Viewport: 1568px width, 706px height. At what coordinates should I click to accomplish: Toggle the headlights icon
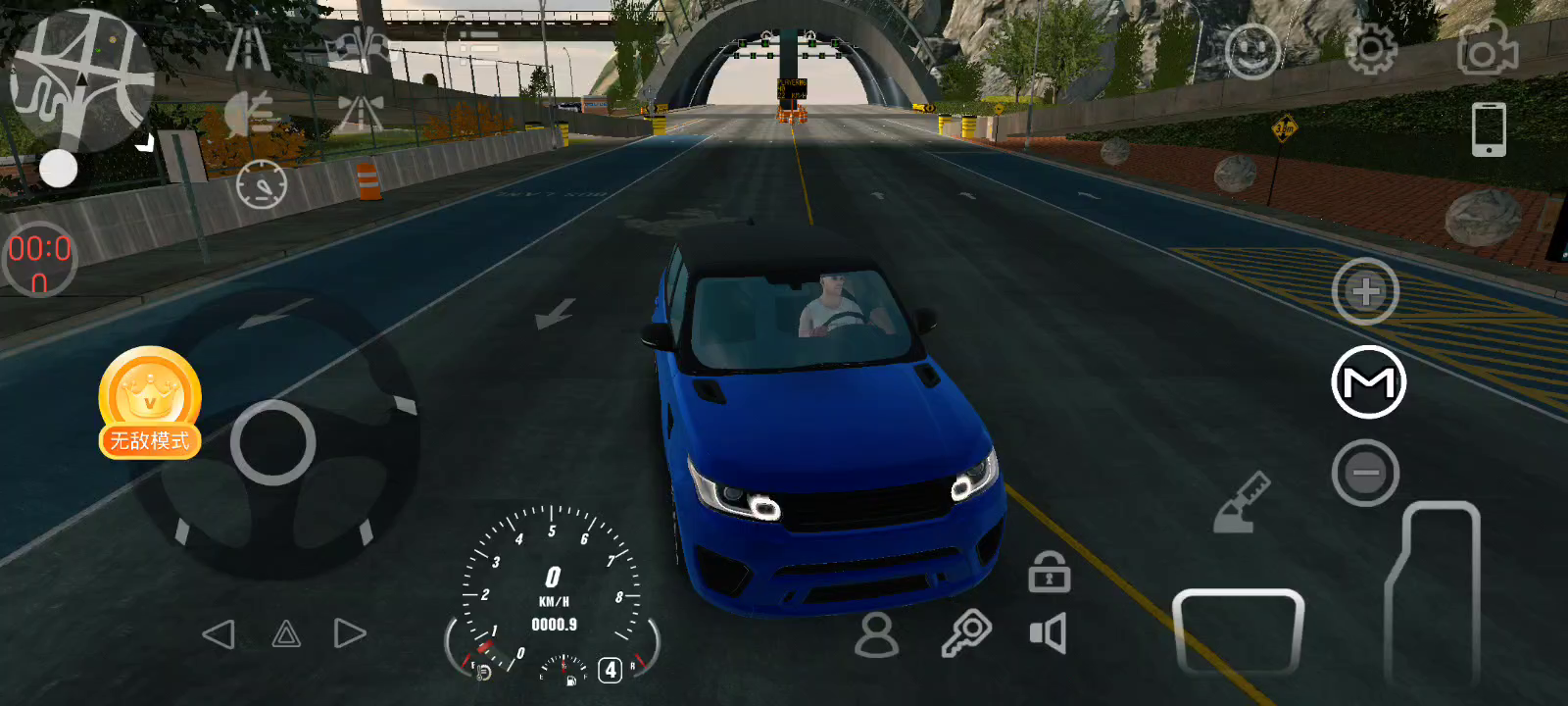(x=249, y=116)
